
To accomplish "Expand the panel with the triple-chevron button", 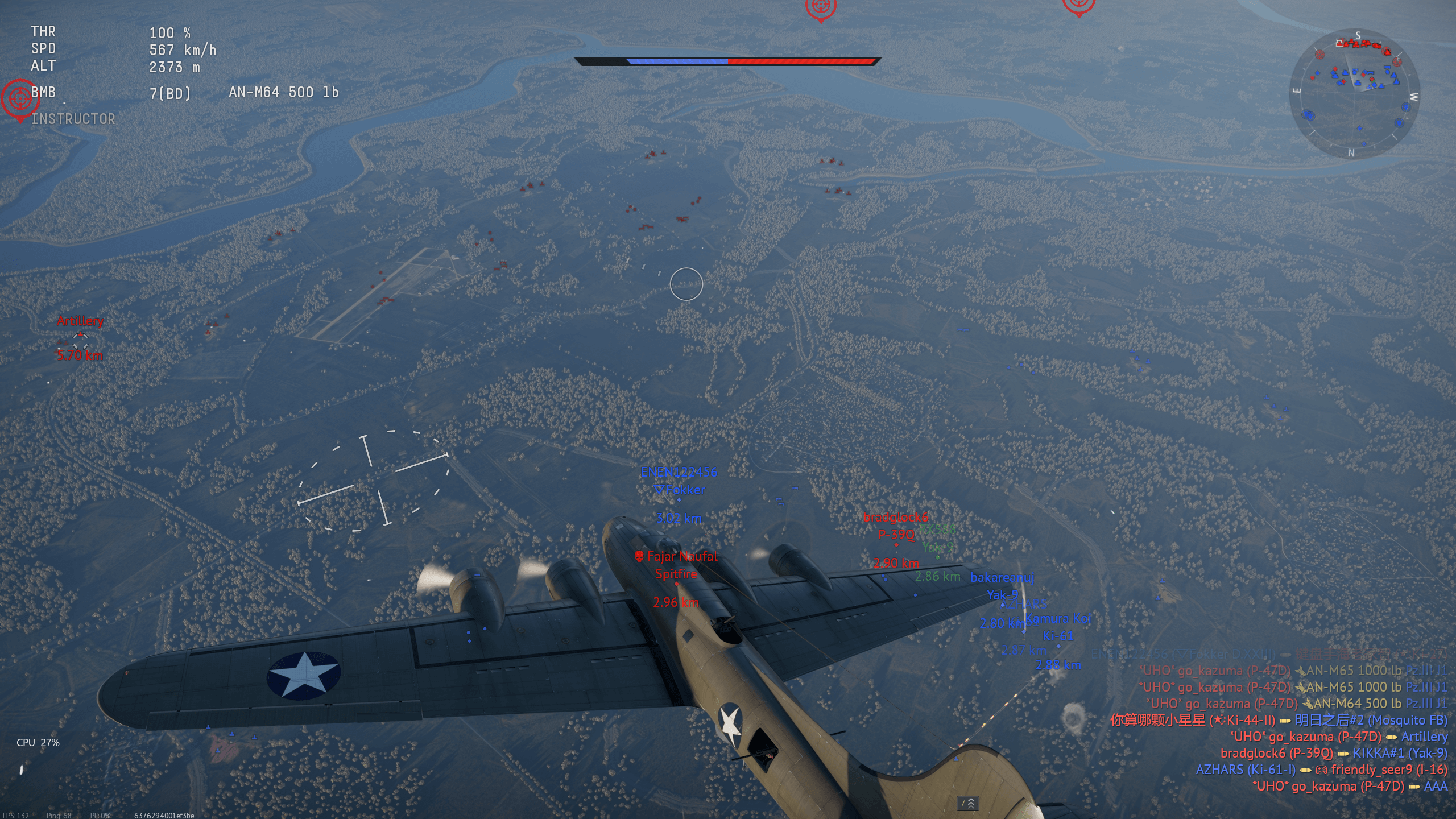I will [x=967, y=803].
